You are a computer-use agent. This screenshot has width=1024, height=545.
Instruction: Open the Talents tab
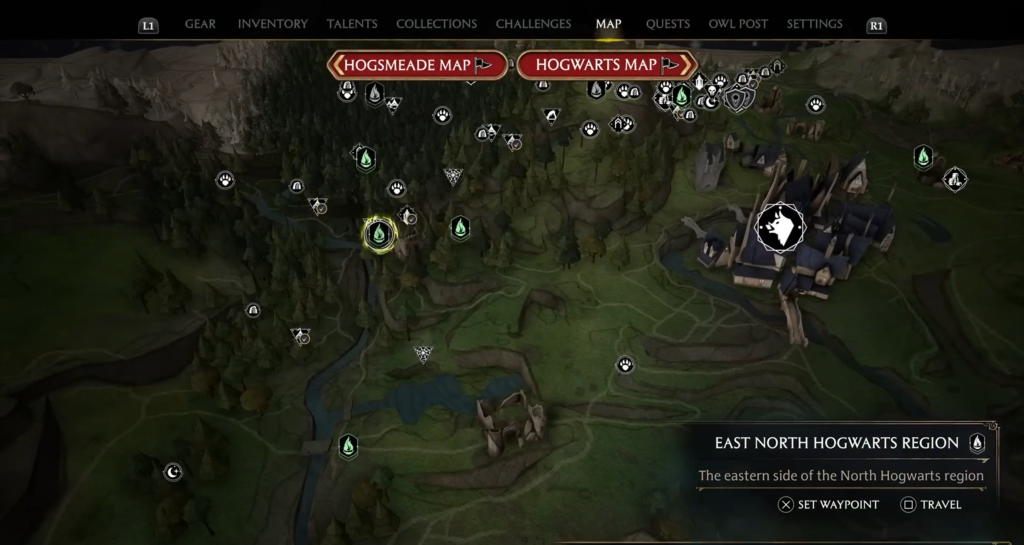352,24
